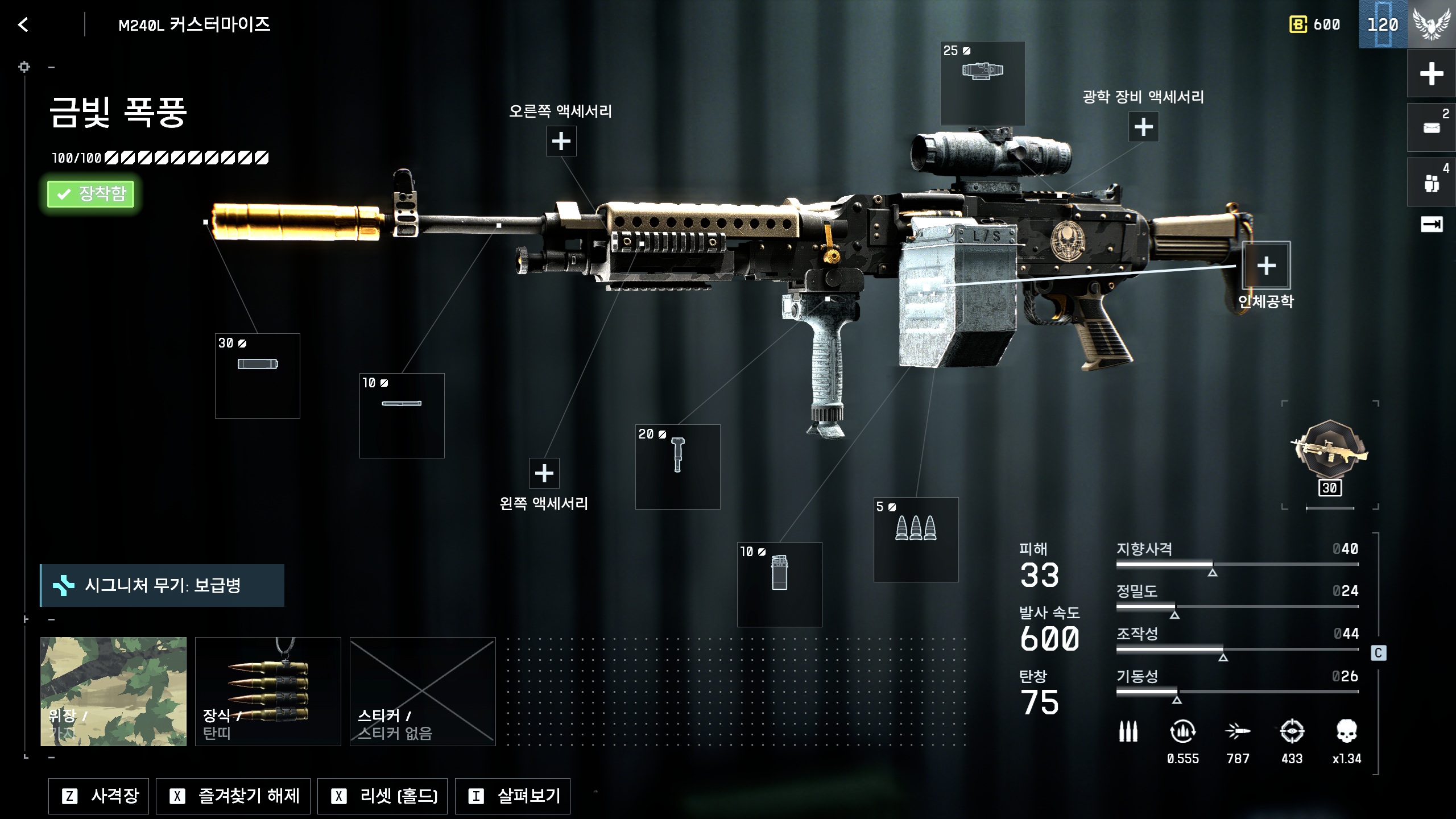This screenshot has width=1456, height=819.
Task: Select the scope attachment slot
Action: (982, 83)
